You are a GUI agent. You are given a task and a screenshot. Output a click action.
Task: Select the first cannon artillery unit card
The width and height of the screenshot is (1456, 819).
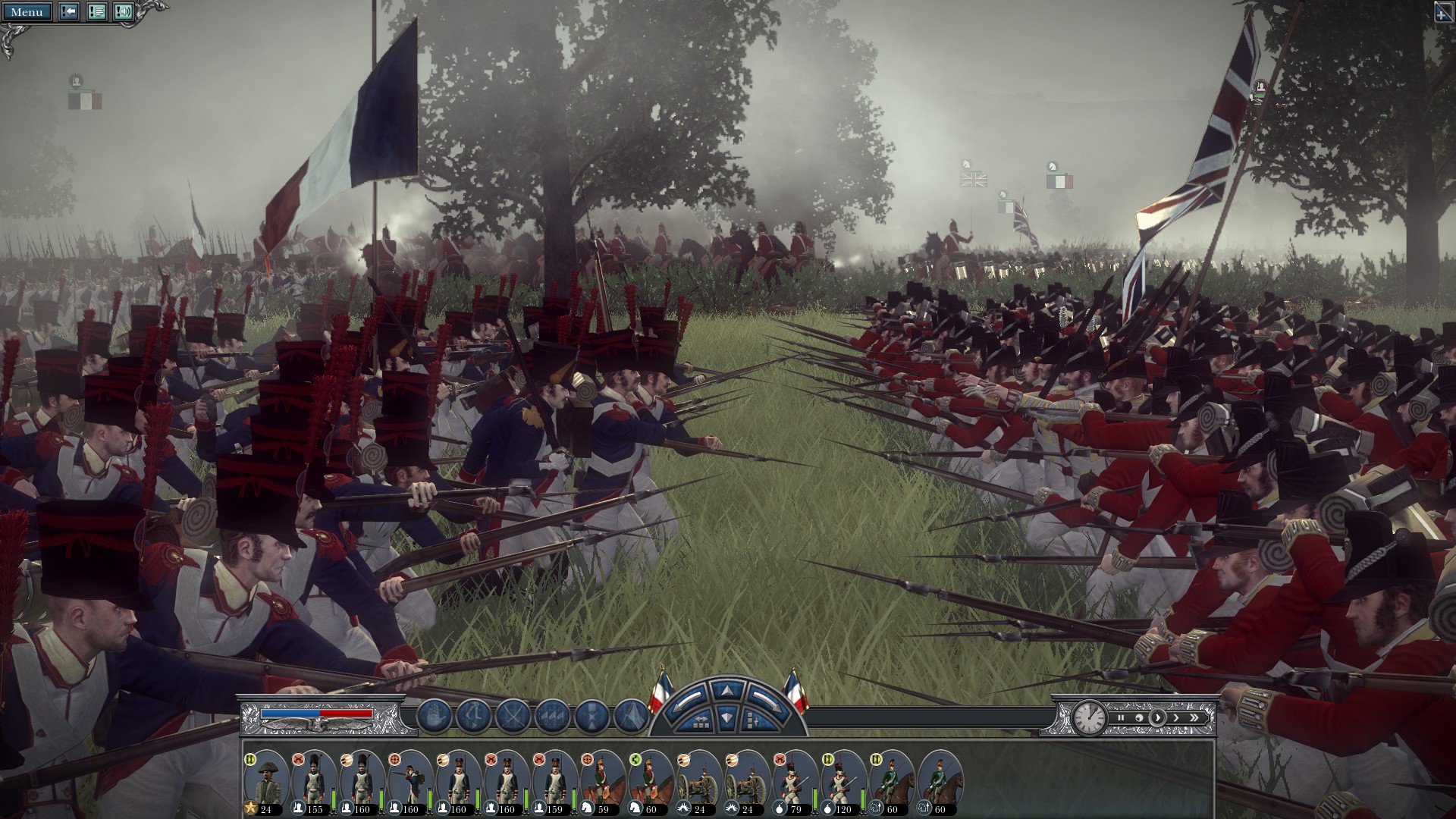point(698,781)
